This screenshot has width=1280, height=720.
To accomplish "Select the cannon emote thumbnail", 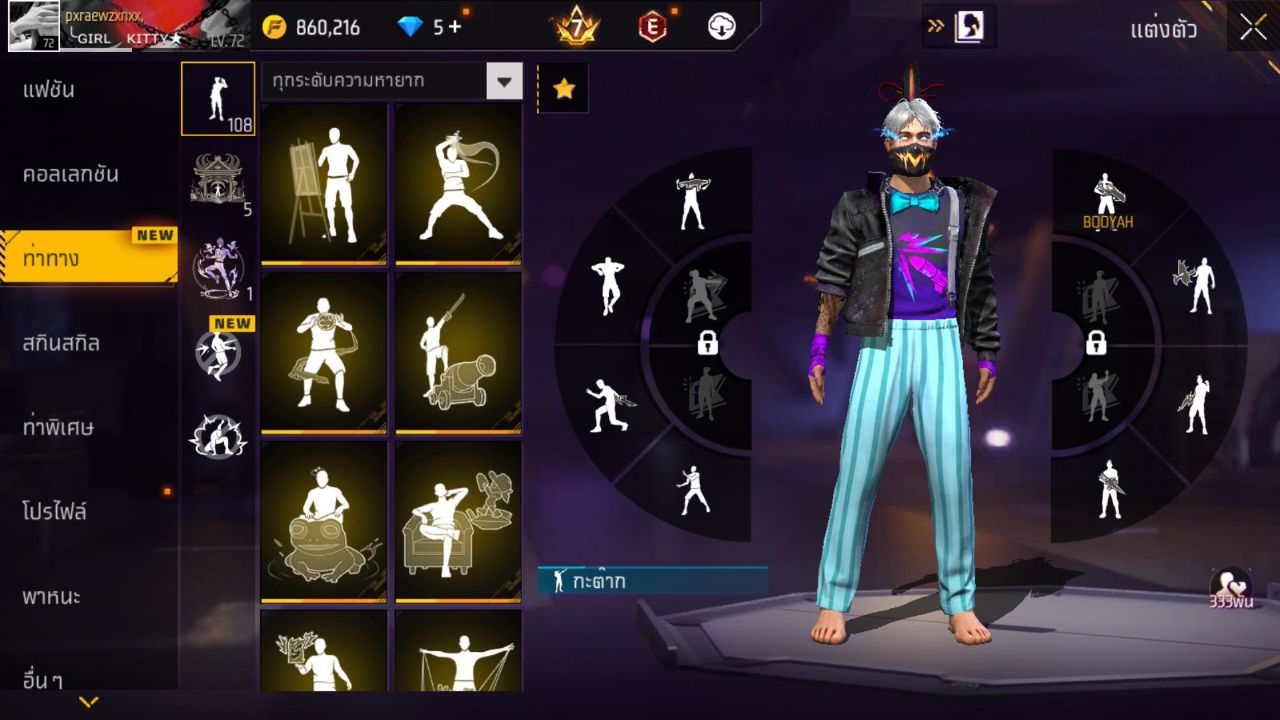I will [x=458, y=350].
